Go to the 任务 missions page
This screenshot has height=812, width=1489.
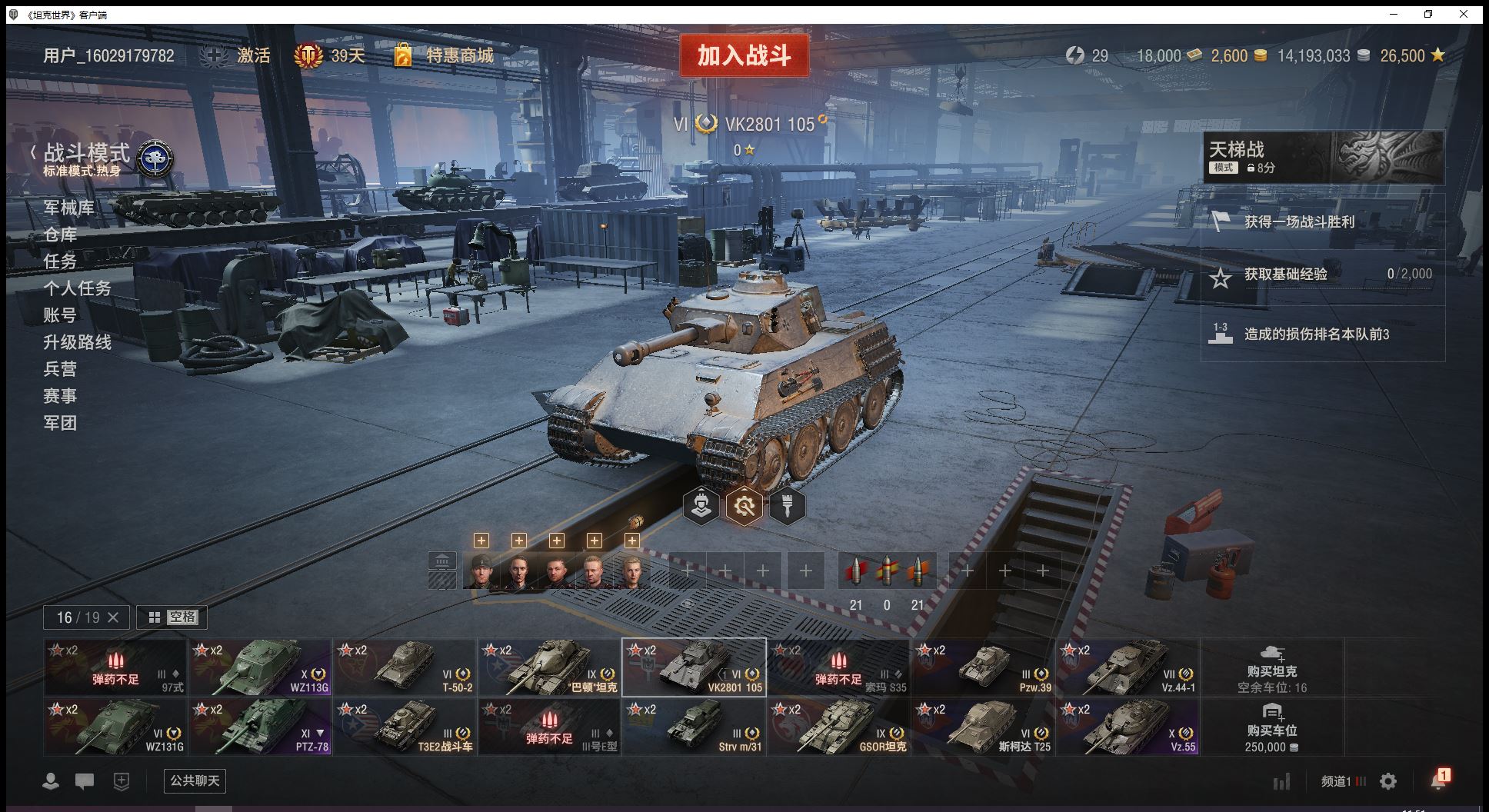coord(60,261)
